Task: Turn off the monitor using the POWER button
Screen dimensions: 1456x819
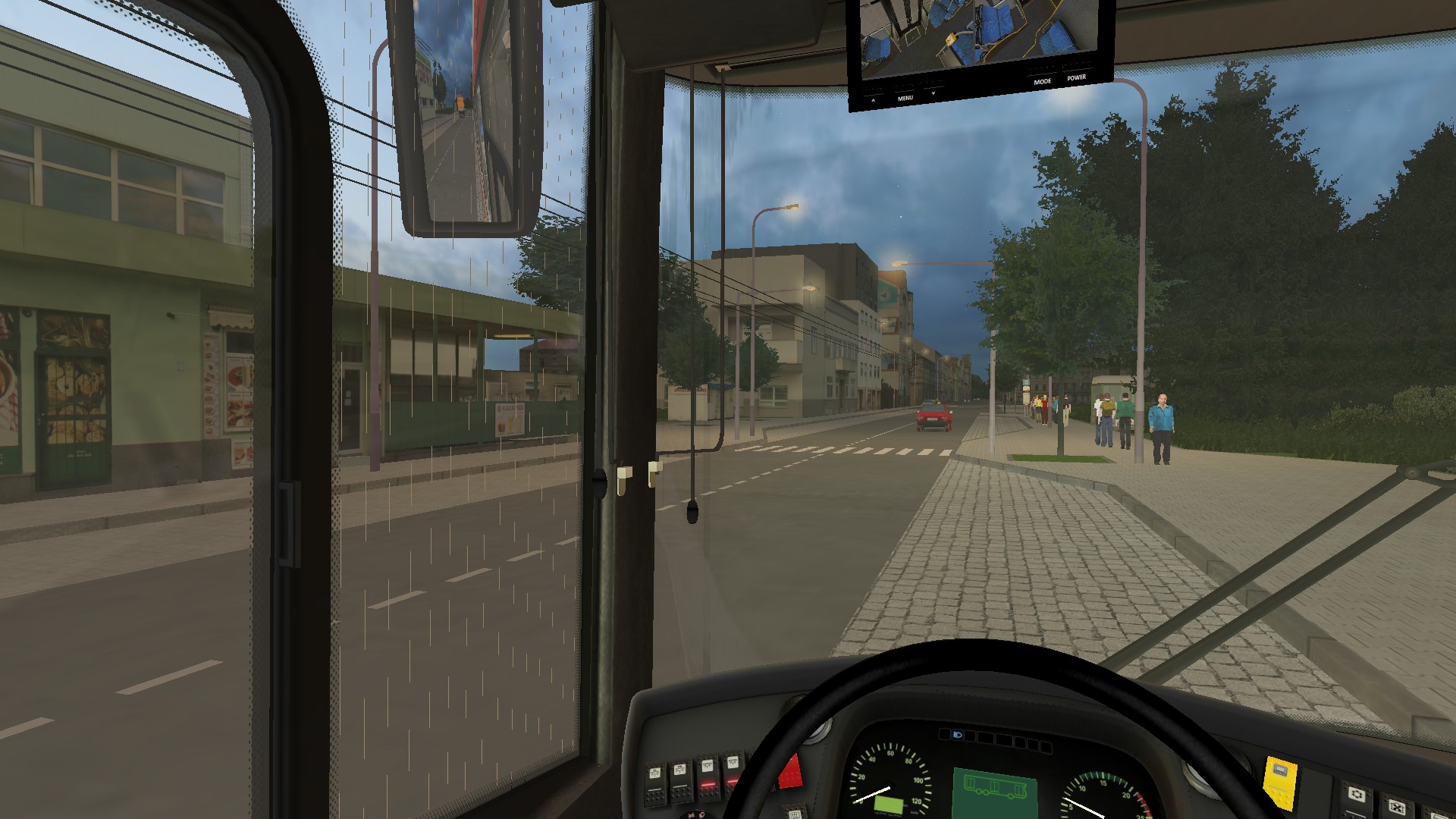Action: [x=1076, y=77]
